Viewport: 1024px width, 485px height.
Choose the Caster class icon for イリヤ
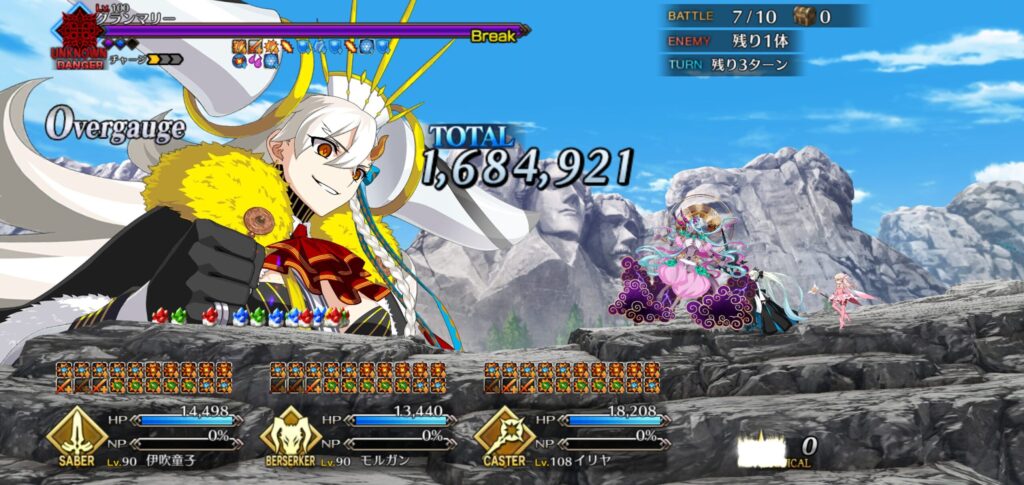tap(504, 433)
